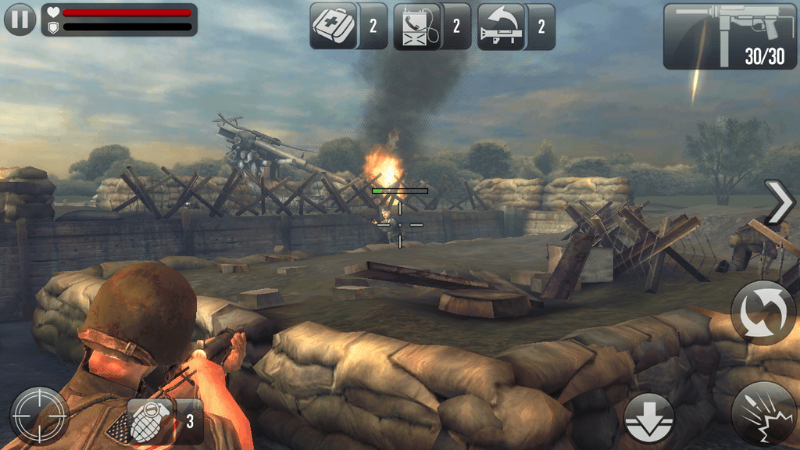The height and width of the screenshot is (450, 800).
Task: Throw a grenade
Action: tap(152, 421)
